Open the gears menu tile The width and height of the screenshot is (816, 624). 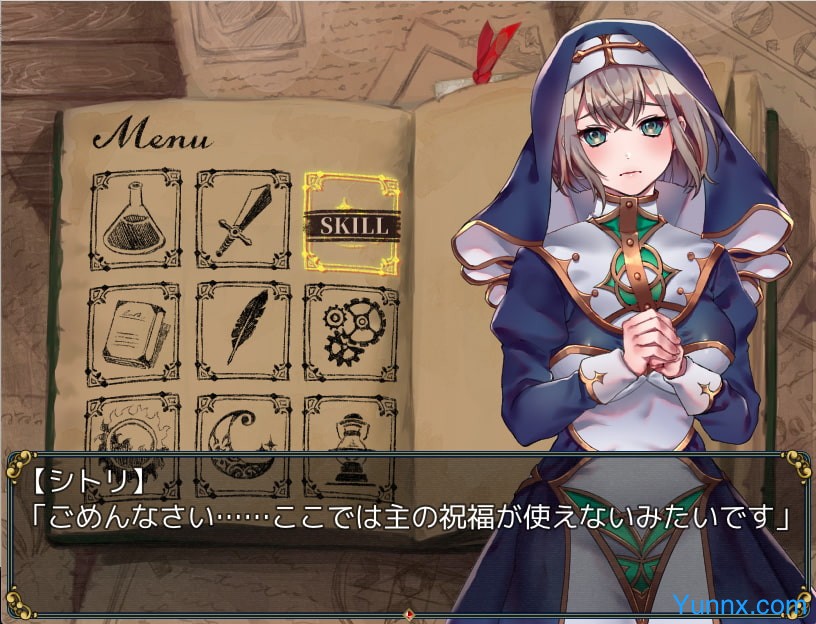tap(350, 332)
